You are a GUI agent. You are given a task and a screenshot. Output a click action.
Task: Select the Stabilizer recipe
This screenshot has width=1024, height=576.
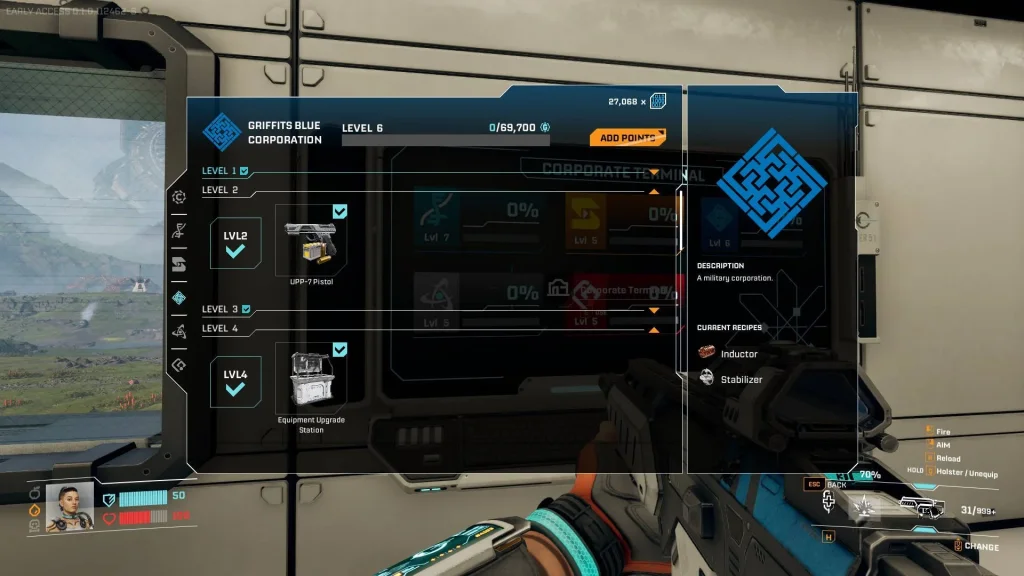(x=741, y=380)
